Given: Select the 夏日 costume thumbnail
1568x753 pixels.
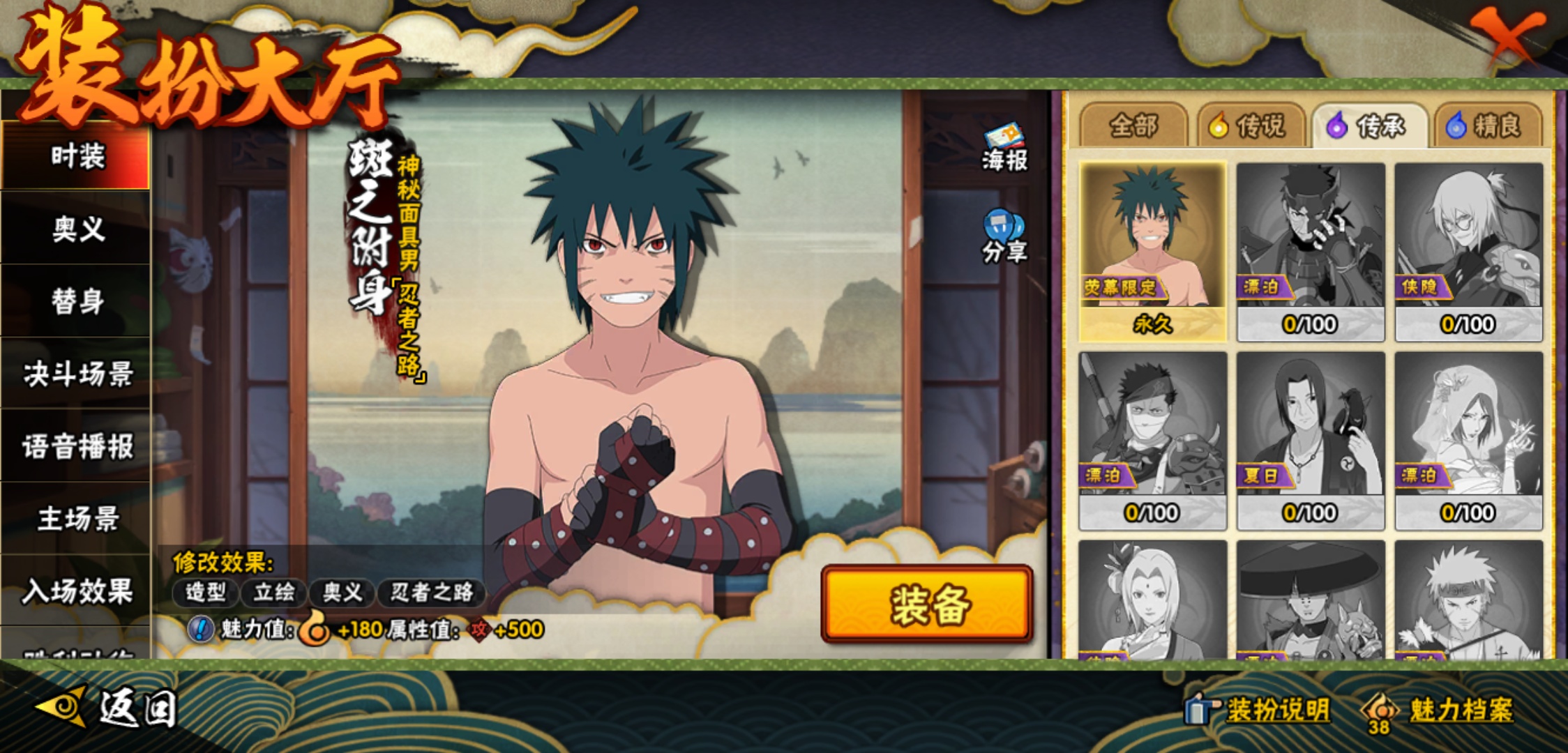Looking at the screenshot, I should pos(1310,439).
